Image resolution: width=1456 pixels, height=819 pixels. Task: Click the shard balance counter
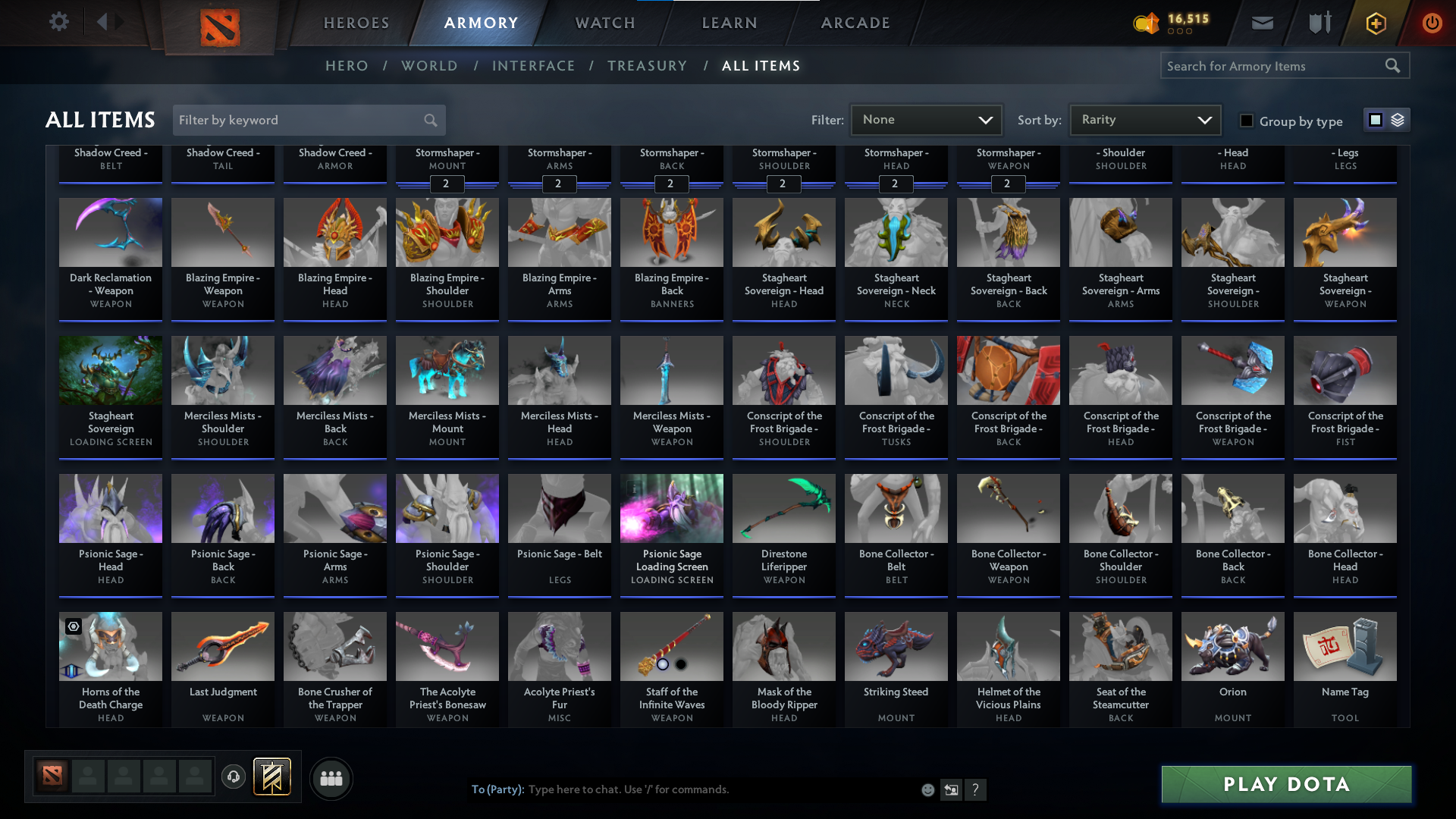click(x=1172, y=23)
